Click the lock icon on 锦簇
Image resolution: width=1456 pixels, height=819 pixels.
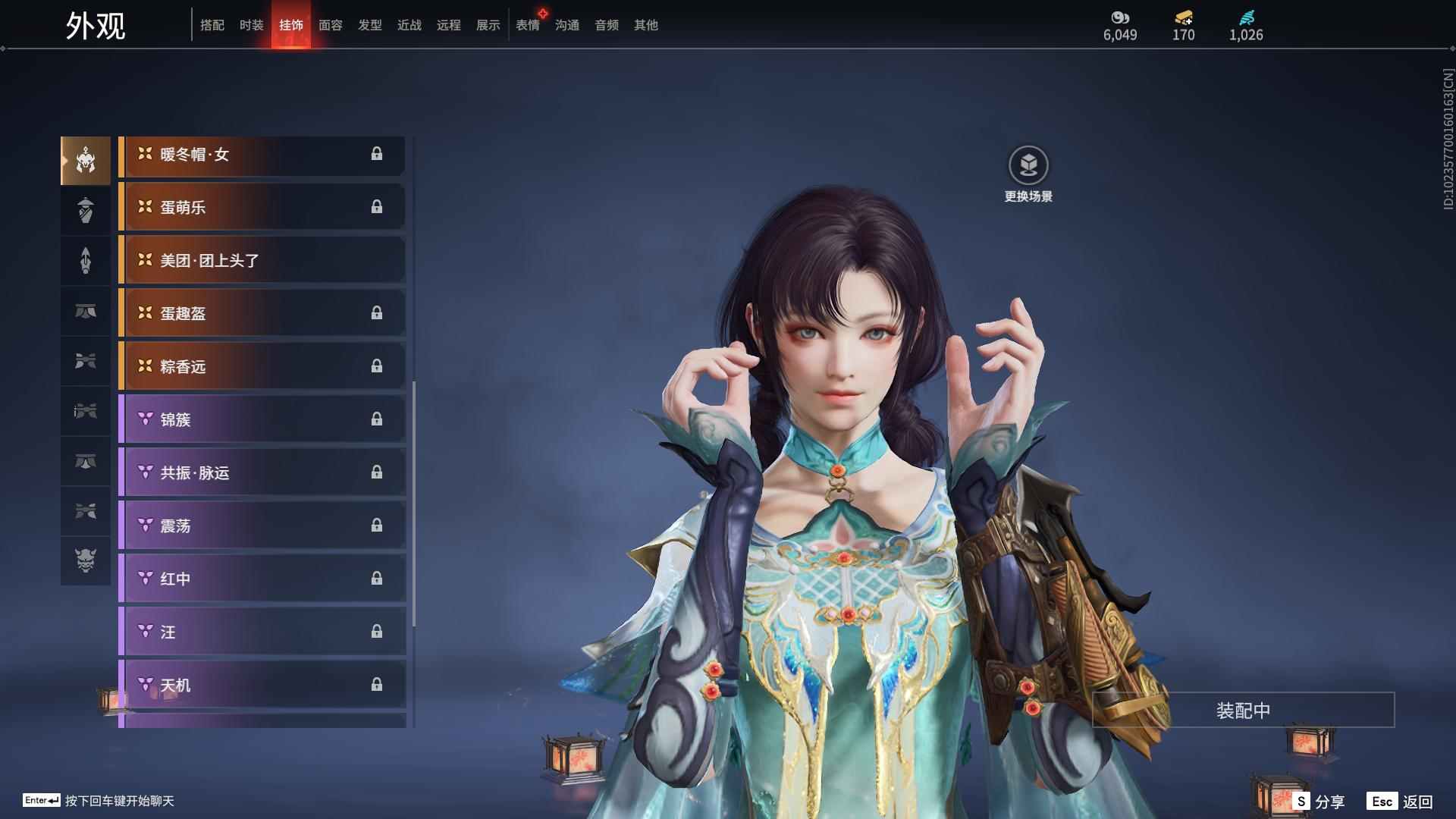[x=377, y=419]
